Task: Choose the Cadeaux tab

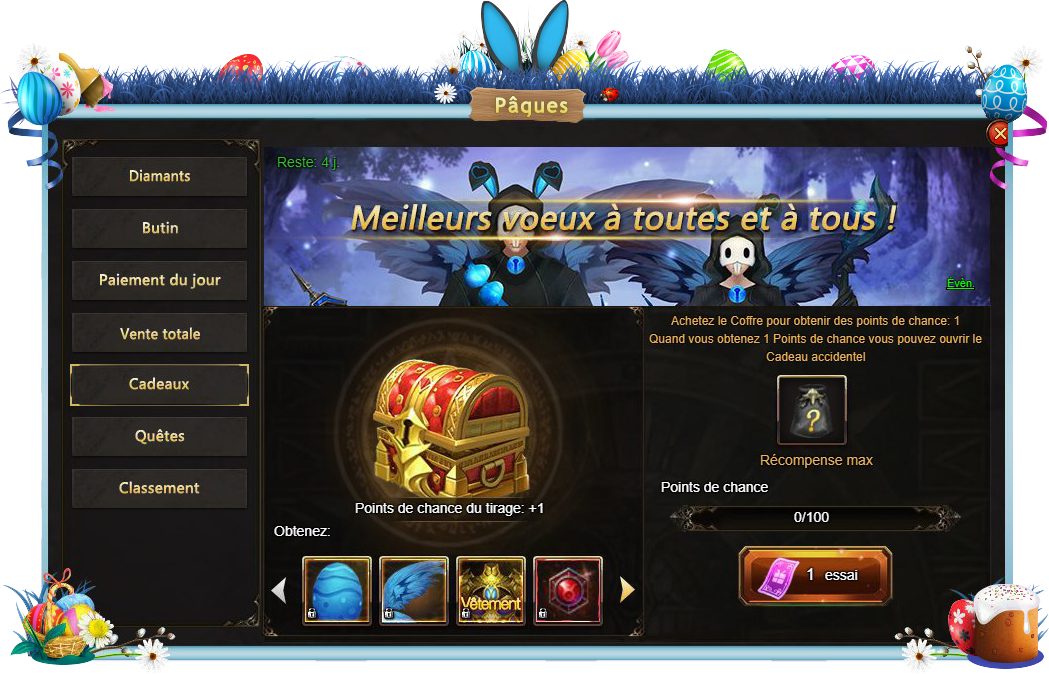Action: pyautogui.click(x=159, y=384)
